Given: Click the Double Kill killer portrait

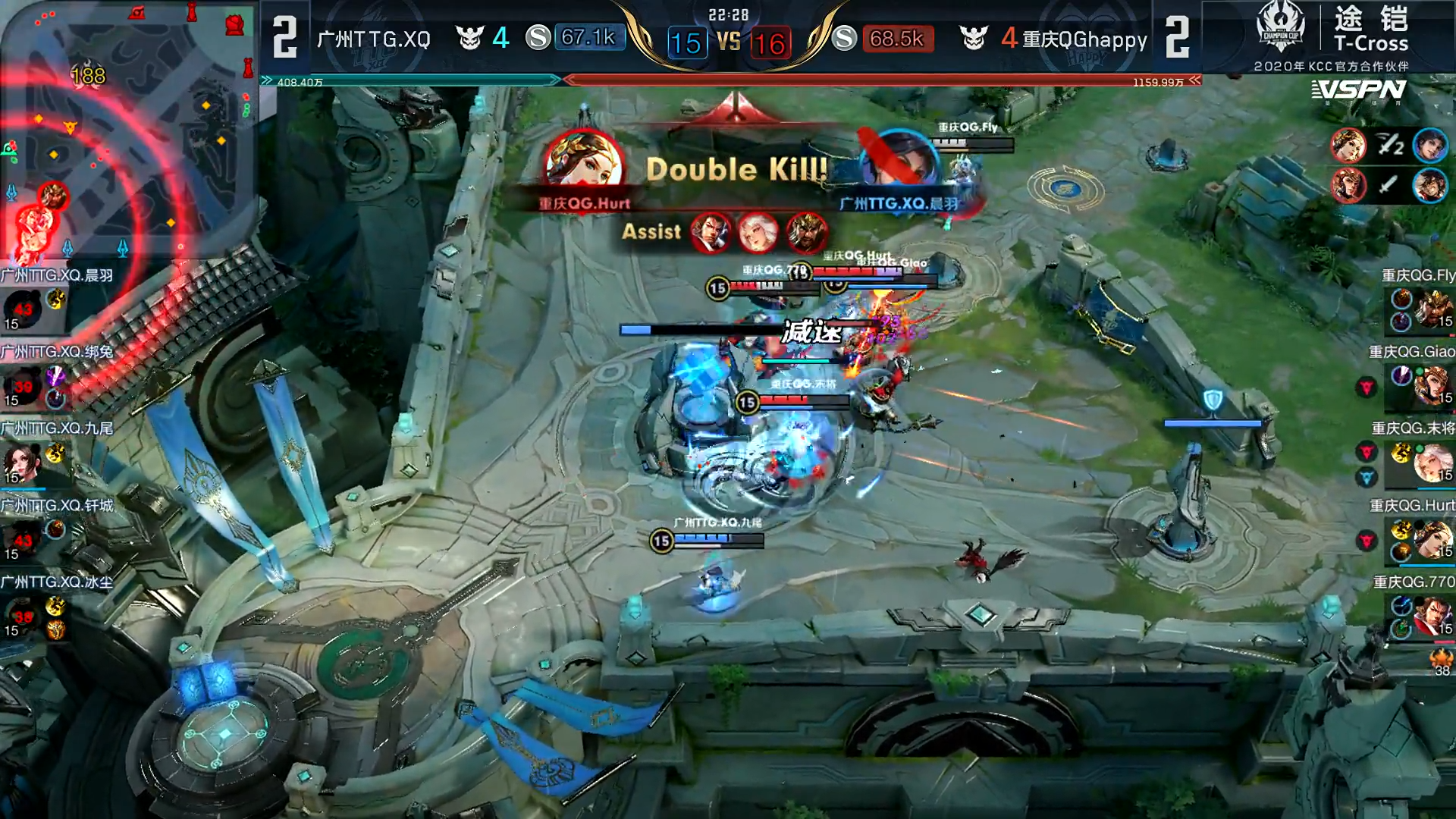Looking at the screenshot, I should (x=583, y=163).
